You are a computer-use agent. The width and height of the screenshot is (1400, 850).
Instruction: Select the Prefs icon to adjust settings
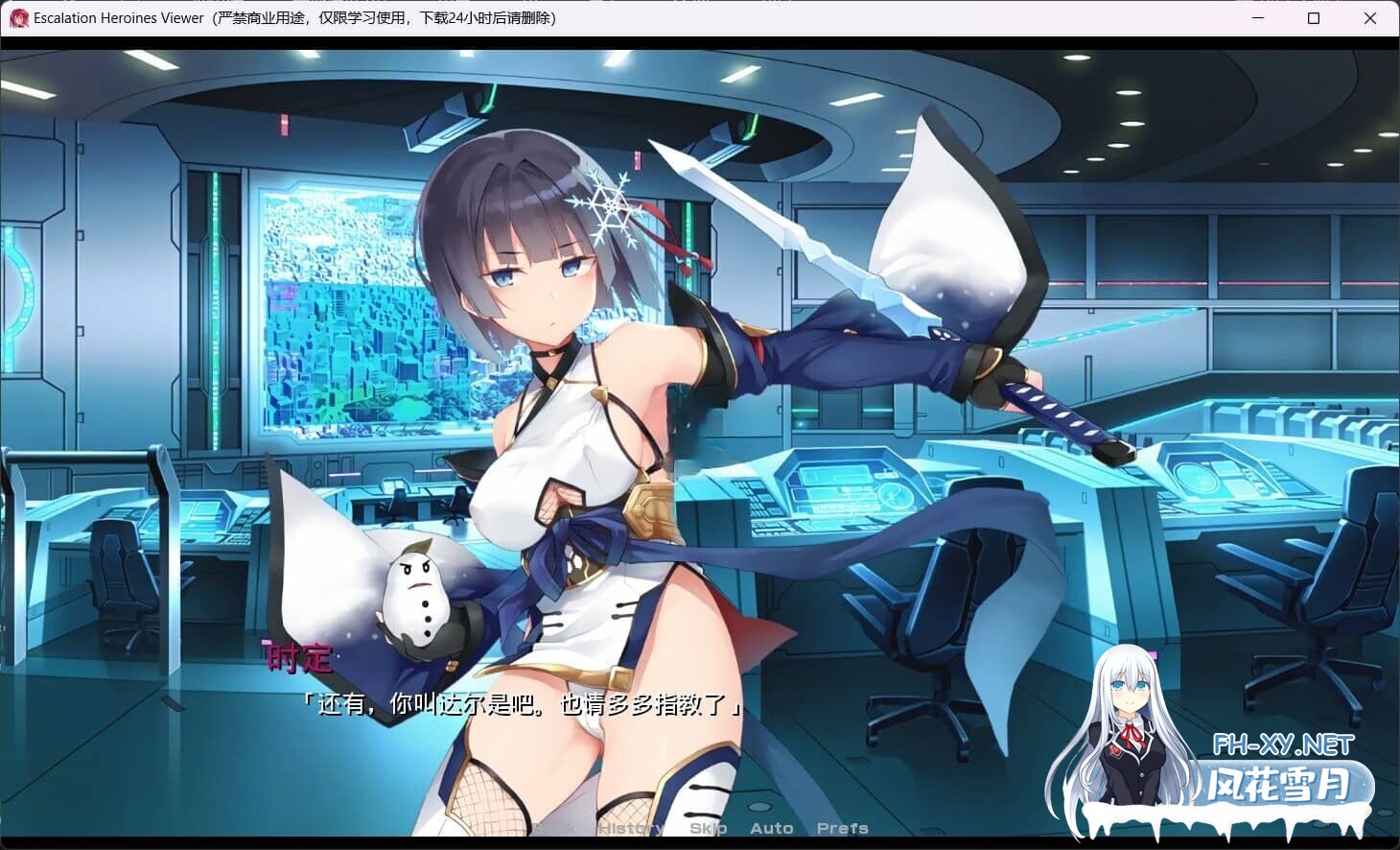(843, 827)
